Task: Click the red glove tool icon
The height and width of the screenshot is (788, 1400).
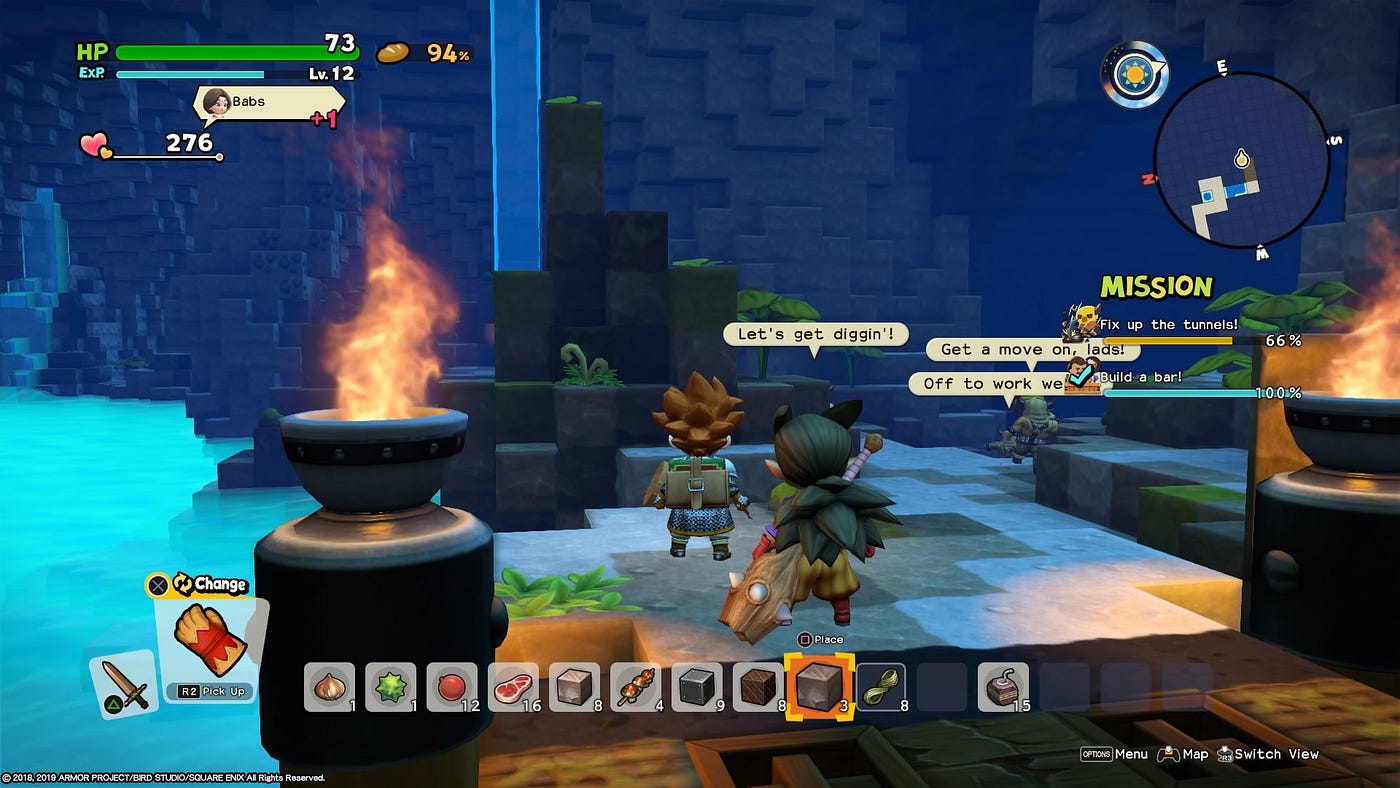Action: click(210, 639)
